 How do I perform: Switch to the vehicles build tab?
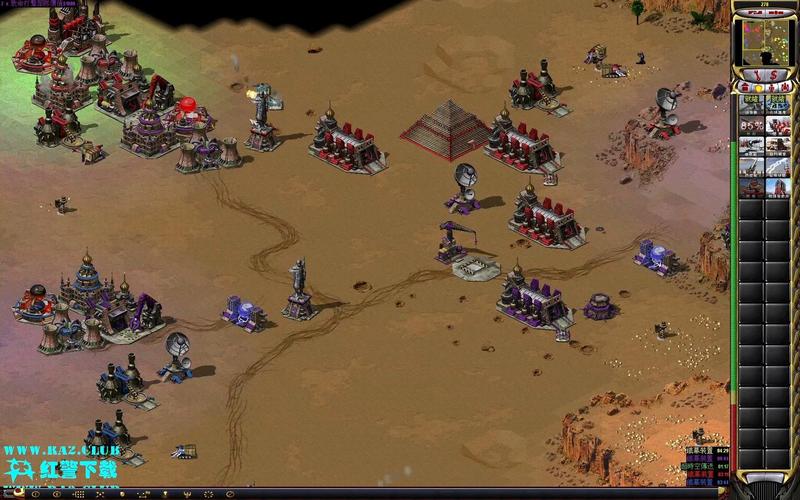click(x=784, y=87)
